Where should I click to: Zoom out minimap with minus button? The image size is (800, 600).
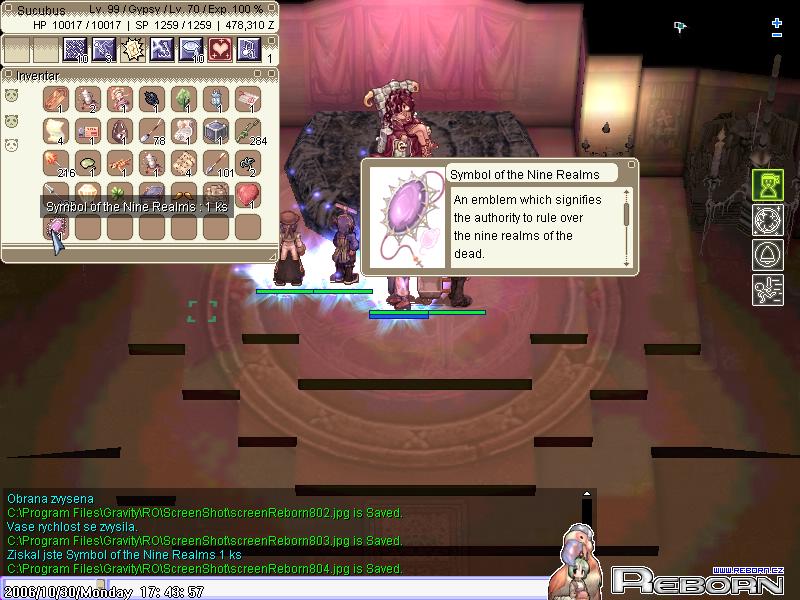tap(777, 35)
